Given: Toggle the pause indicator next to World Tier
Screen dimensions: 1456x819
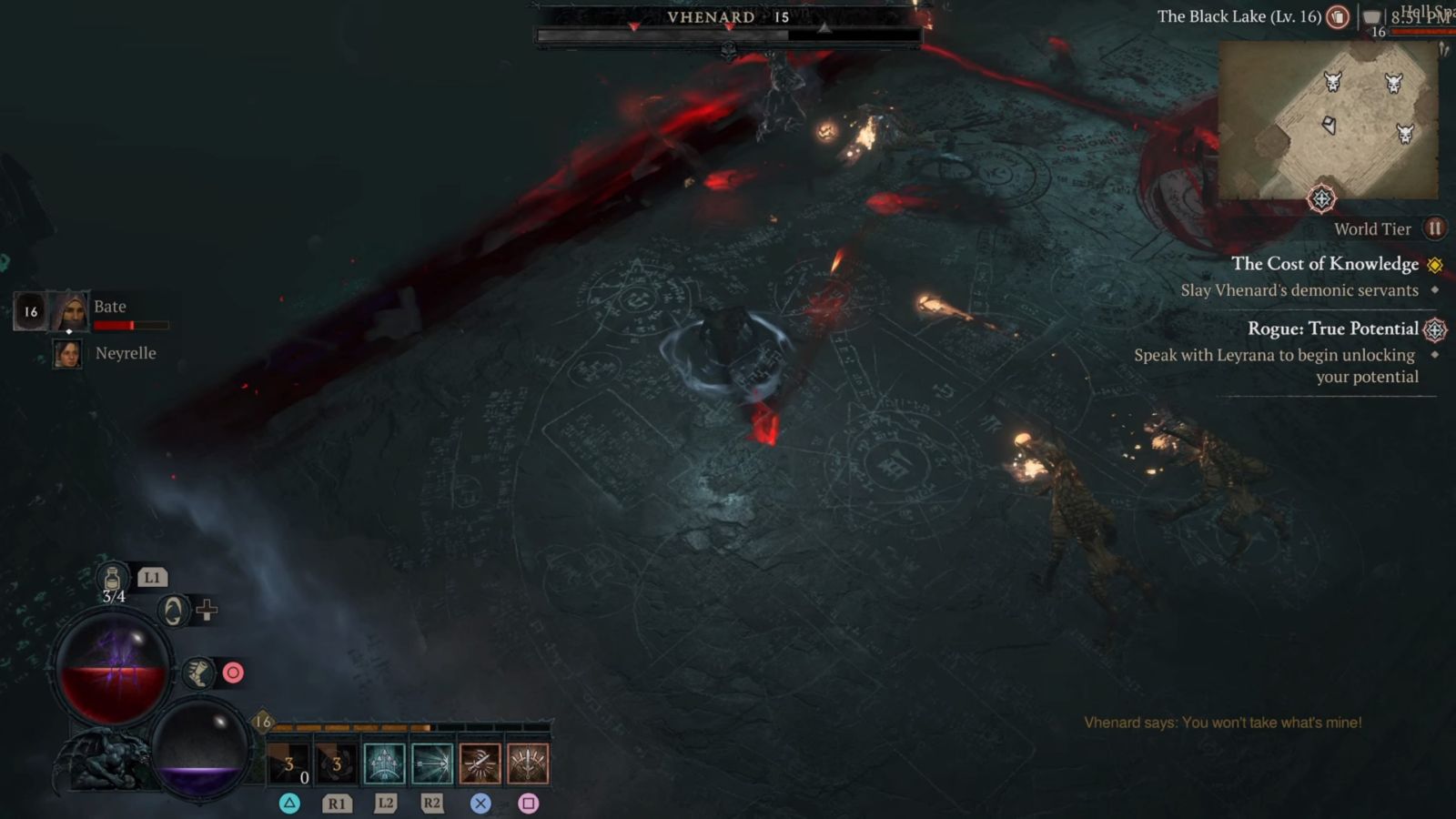Looking at the screenshot, I should pos(1435,228).
